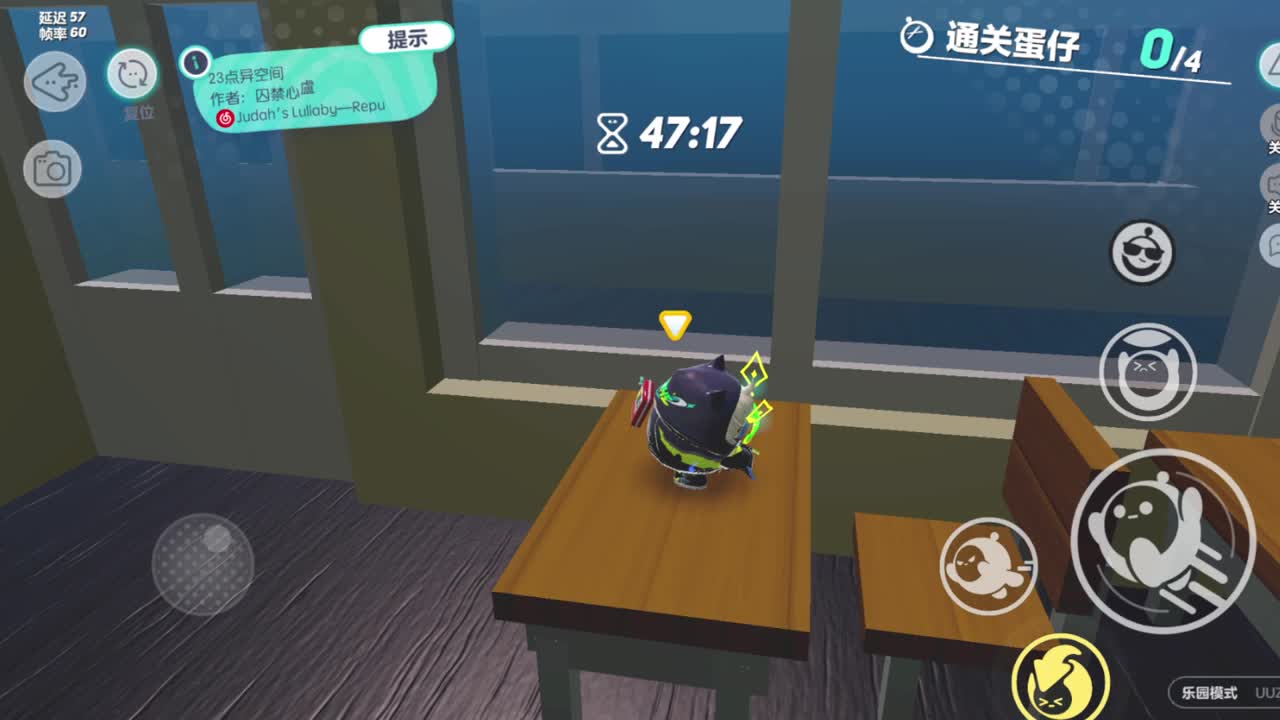The width and height of the screenshot is (1280, 720).
Task: Open the camera screenshot tool
Action: click(x=52, y=170)
